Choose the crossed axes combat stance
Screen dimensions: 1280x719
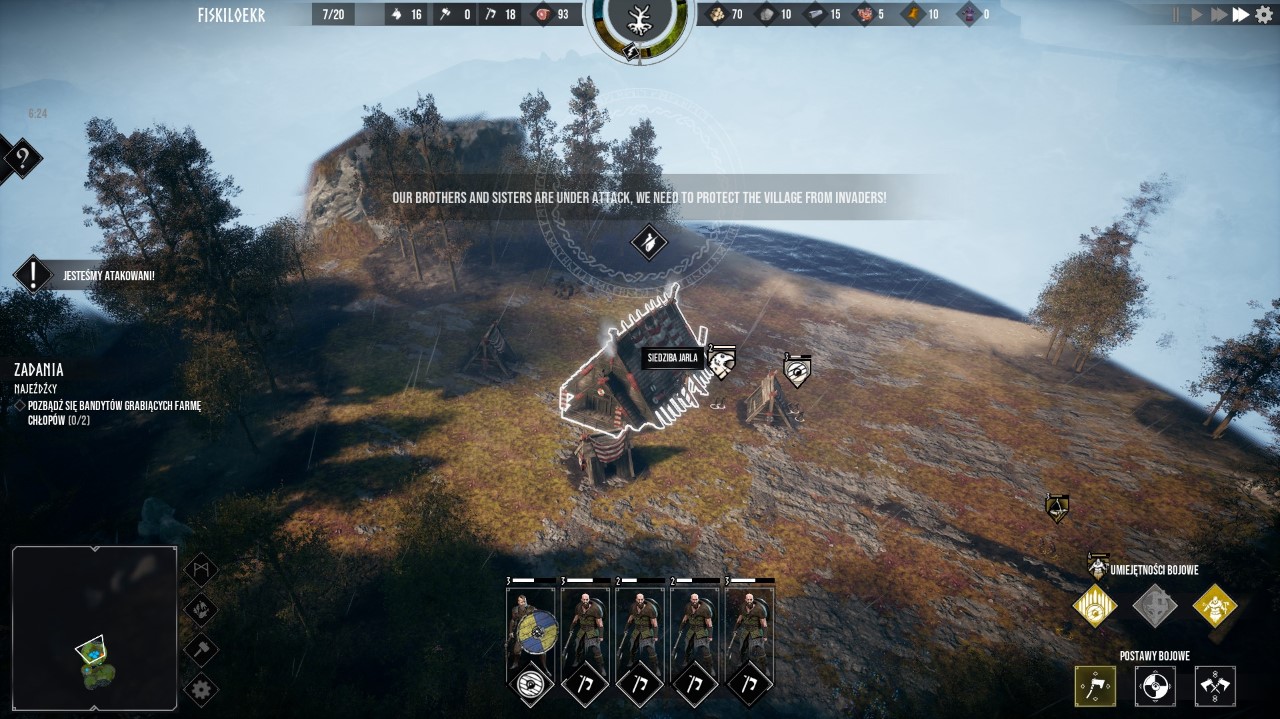(x=1215, y=687)
